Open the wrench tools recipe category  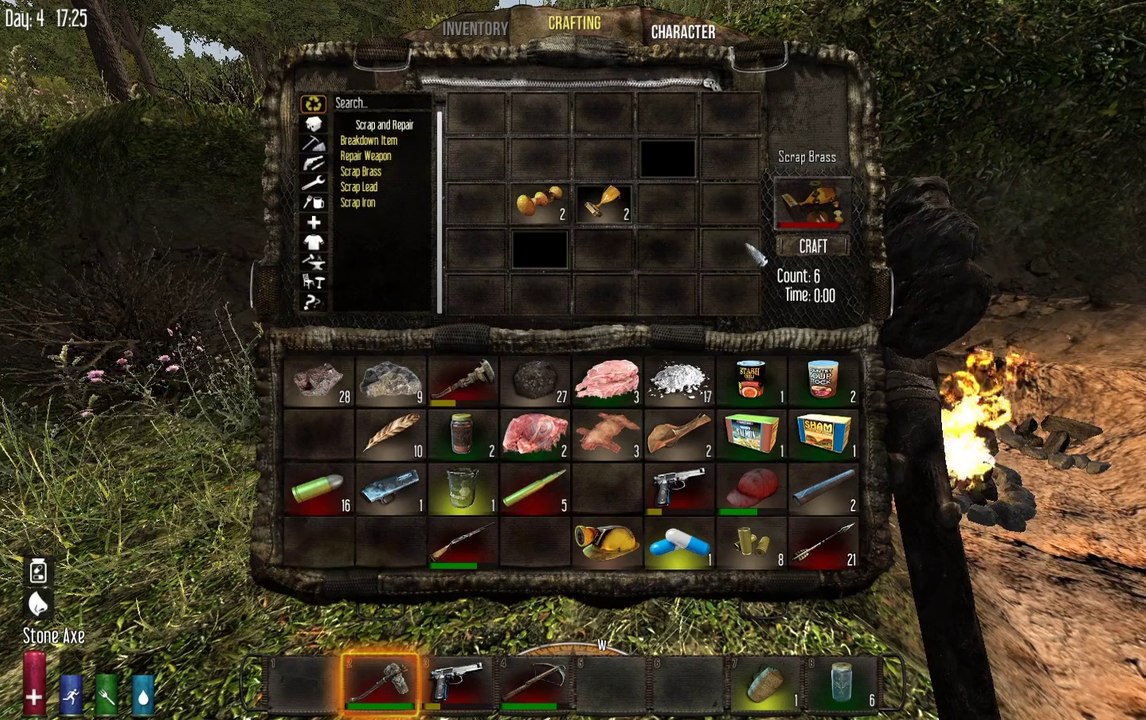point(314,182)
